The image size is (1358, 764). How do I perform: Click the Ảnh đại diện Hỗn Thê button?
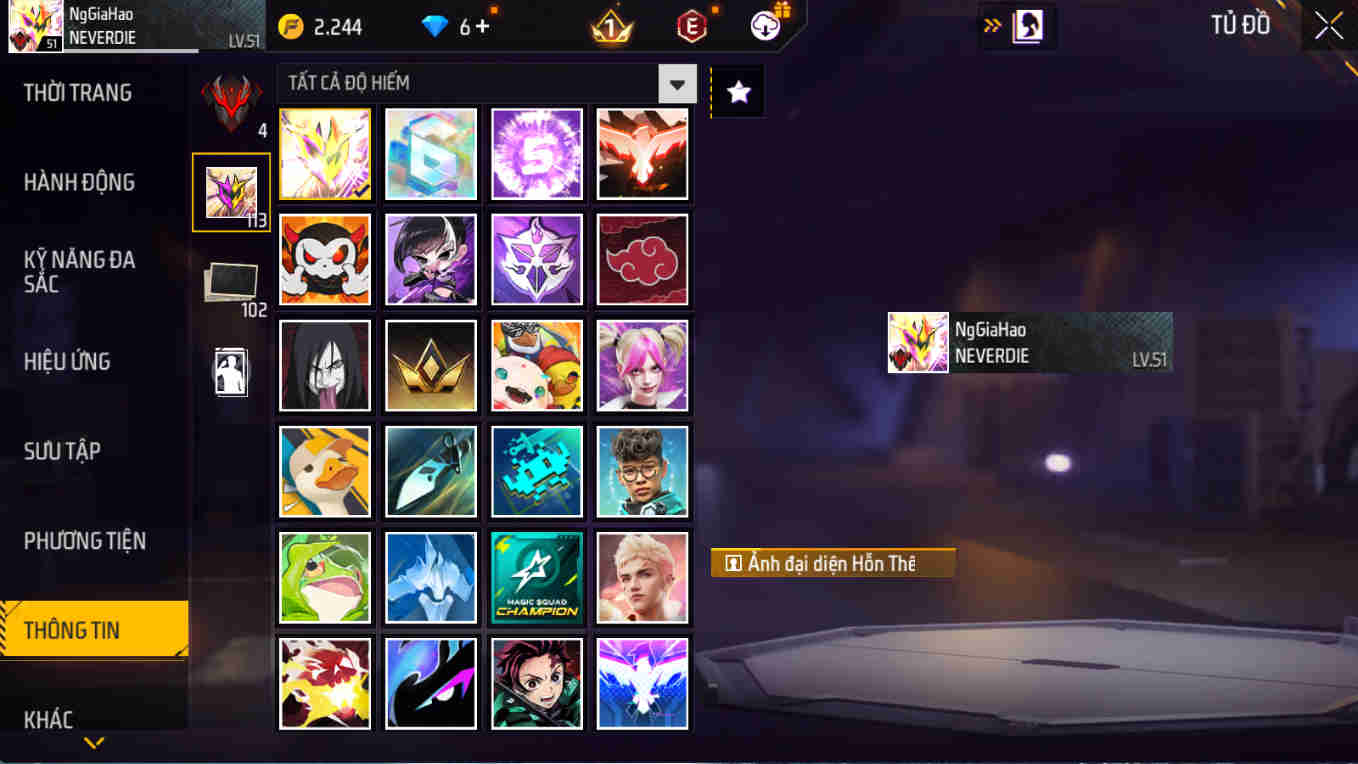[833, 562]
